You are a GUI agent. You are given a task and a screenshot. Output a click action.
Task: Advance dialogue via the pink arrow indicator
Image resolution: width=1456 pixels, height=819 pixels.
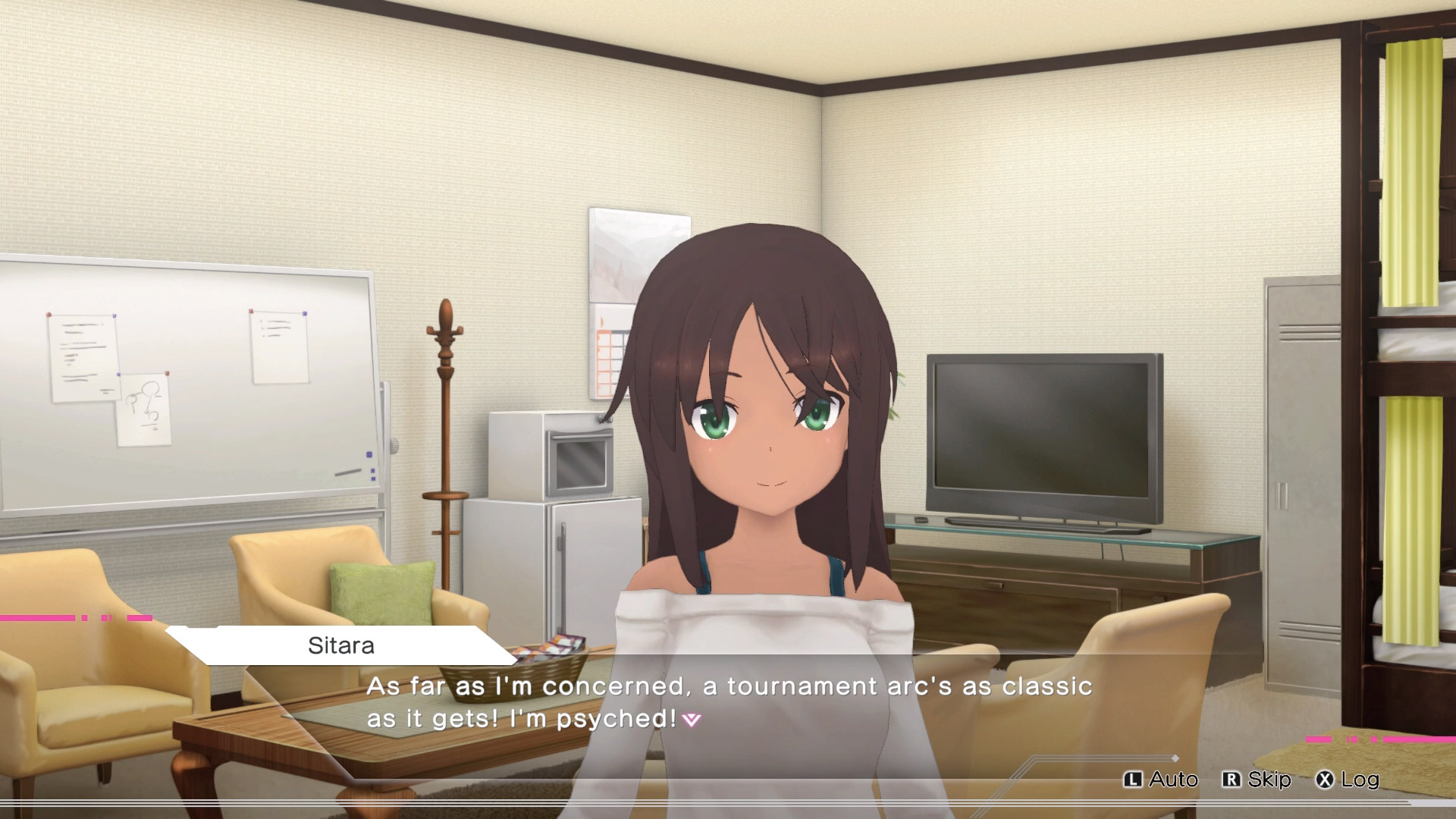[x=692, y=720]
